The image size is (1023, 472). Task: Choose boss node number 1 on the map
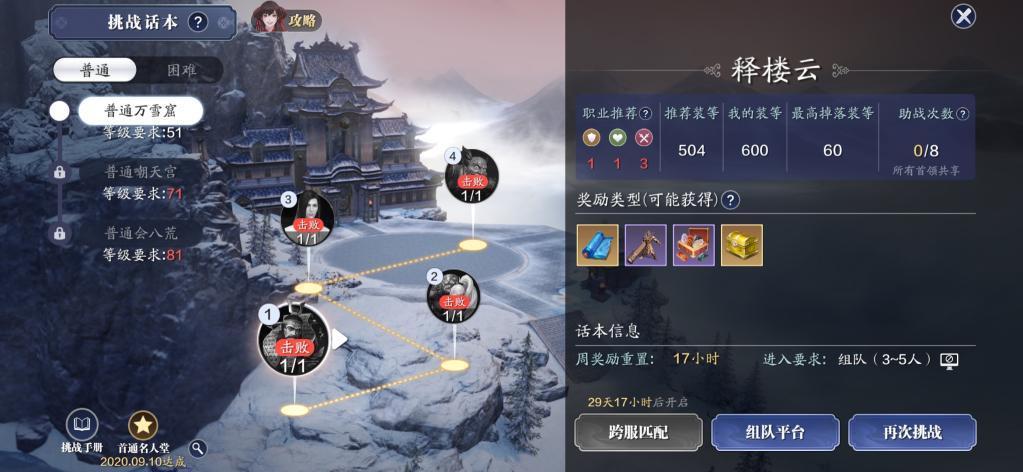pyautogui.click(x=293, y=340)
